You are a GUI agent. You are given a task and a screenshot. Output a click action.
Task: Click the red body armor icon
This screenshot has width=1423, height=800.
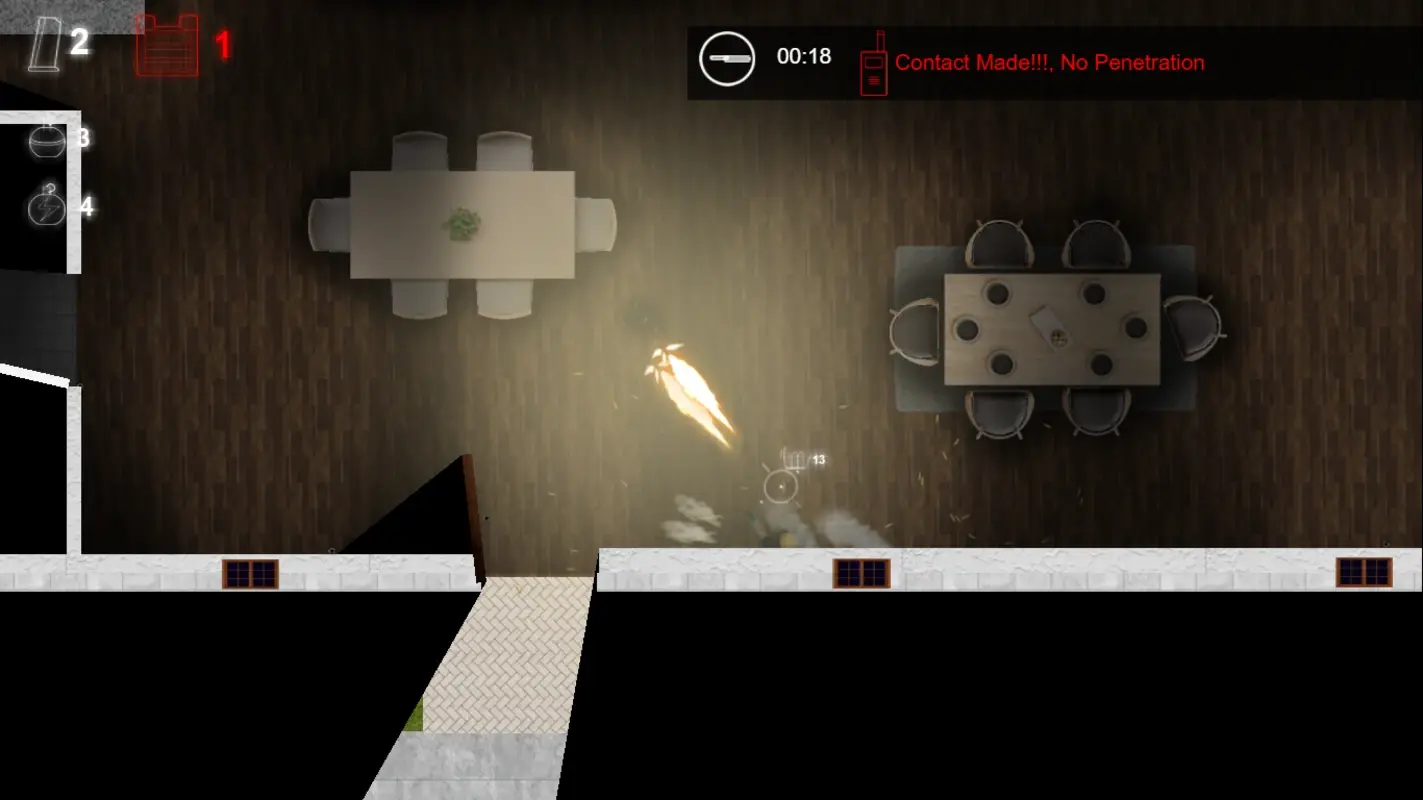[168, 44]
